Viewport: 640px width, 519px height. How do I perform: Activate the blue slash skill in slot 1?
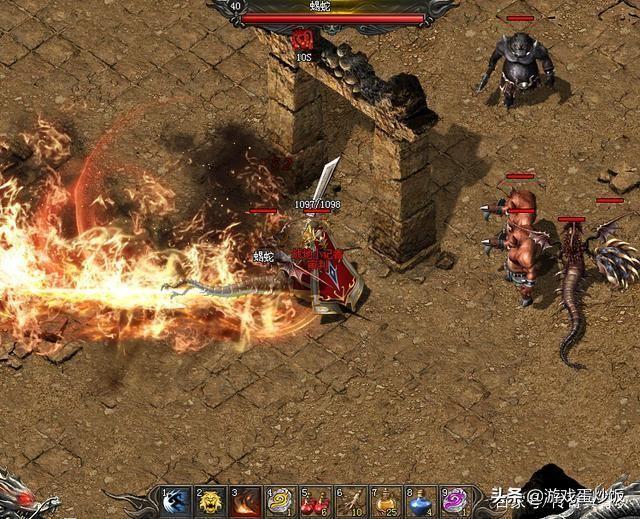[177, 501]
